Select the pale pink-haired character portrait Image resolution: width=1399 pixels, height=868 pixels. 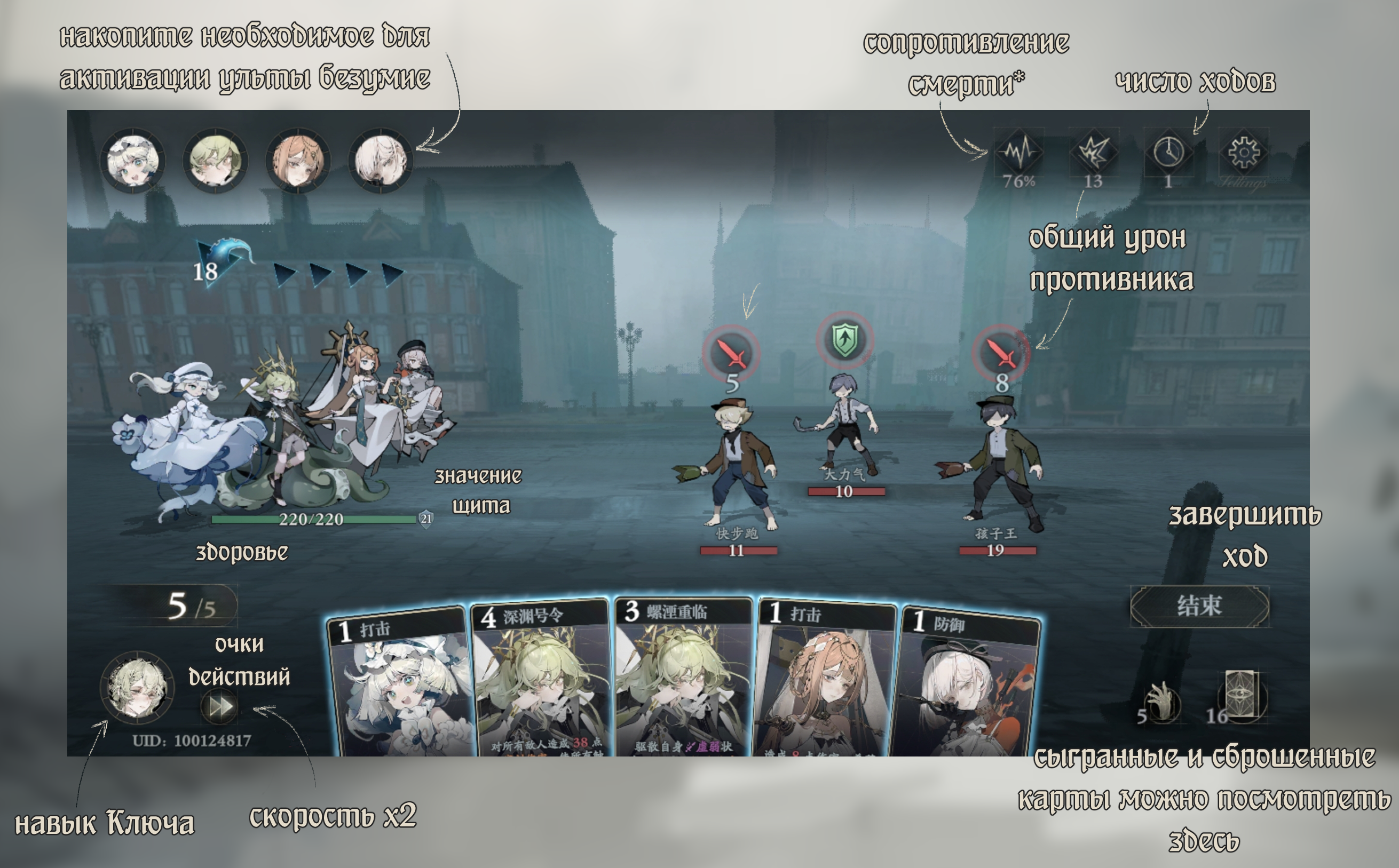pyautogui.click(x=381, y=160)
